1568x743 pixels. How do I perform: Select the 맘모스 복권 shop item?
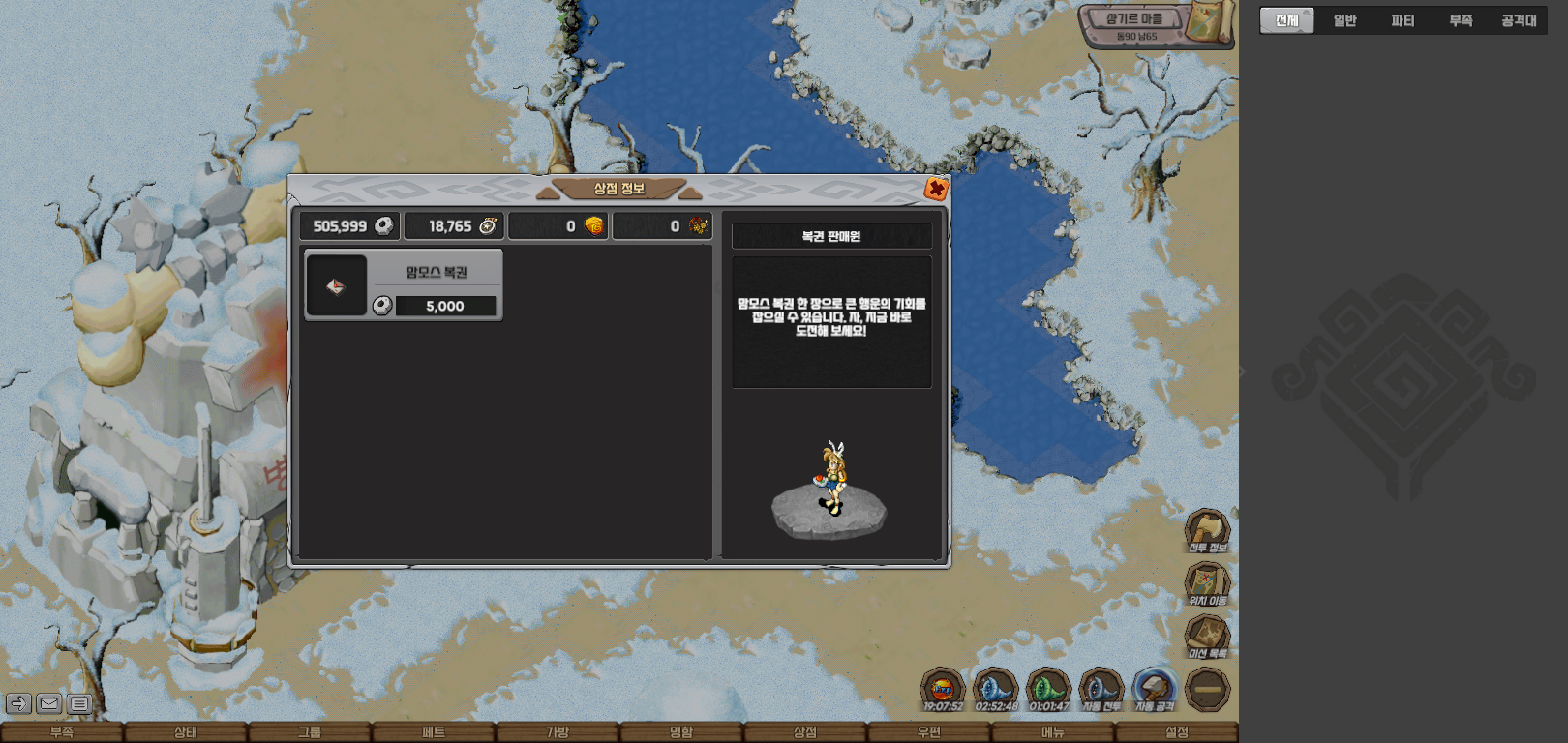404,285
